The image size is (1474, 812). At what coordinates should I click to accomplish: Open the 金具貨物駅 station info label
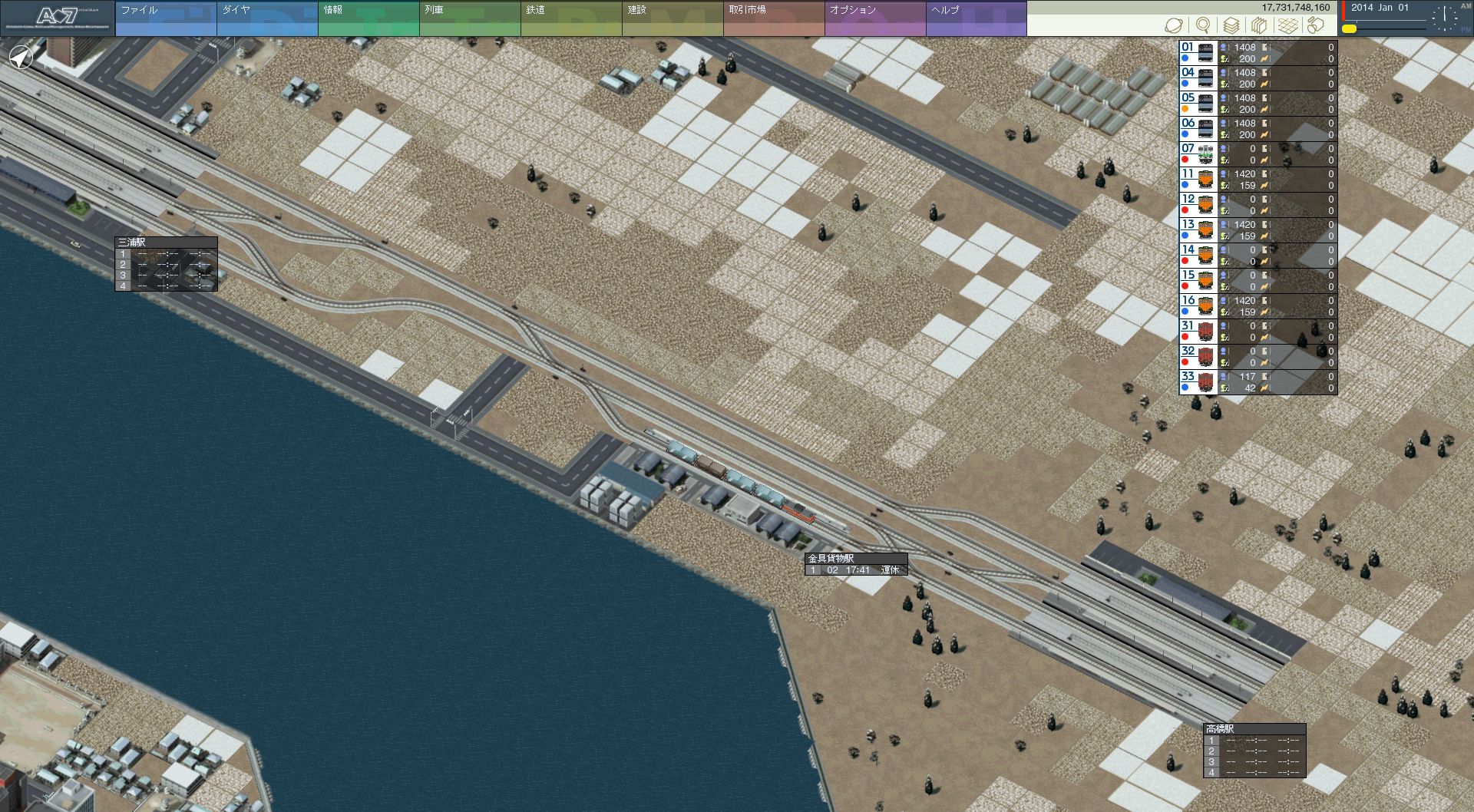(855, 559)
